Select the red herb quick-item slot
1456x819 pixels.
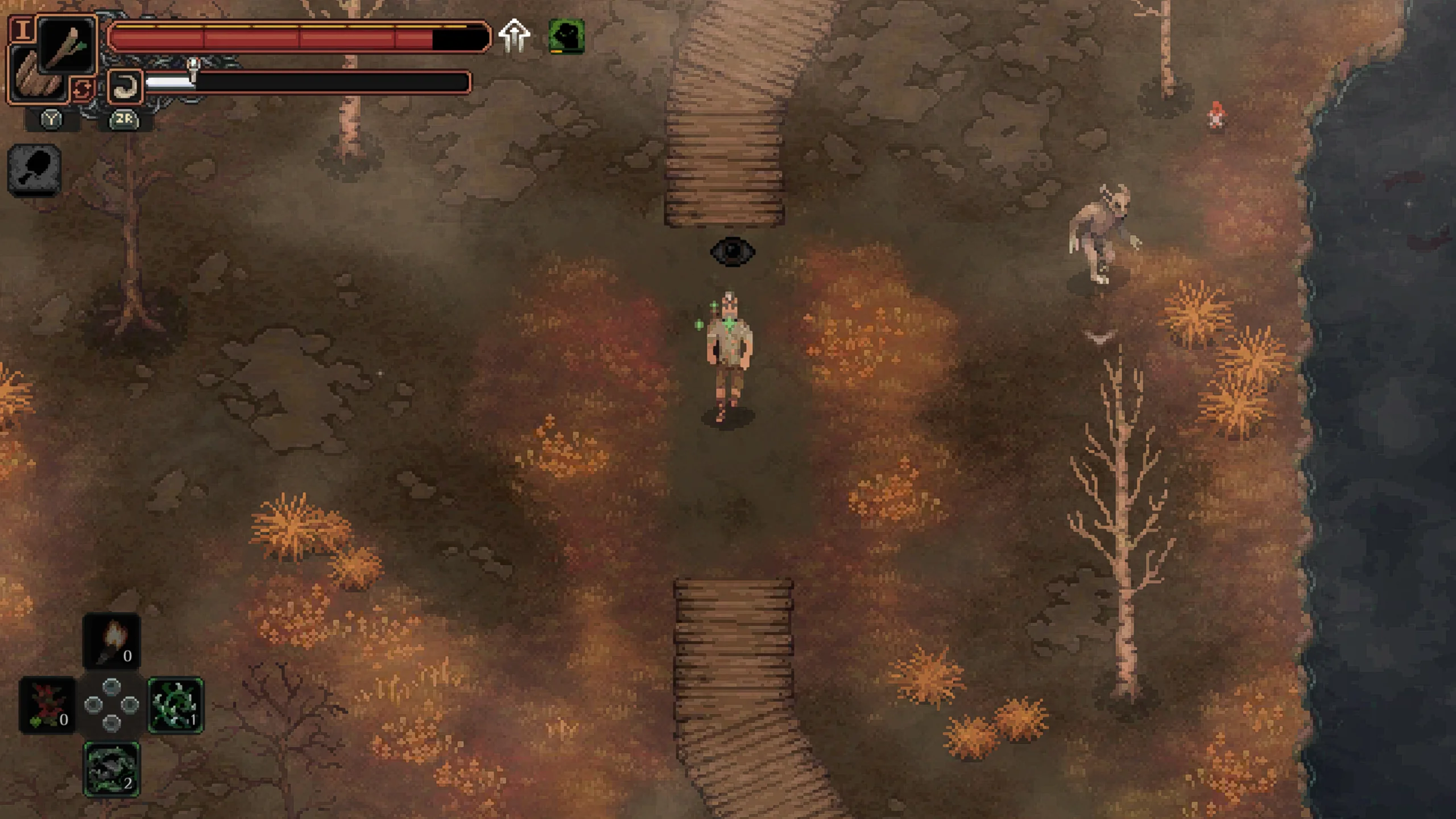point(47,705)
